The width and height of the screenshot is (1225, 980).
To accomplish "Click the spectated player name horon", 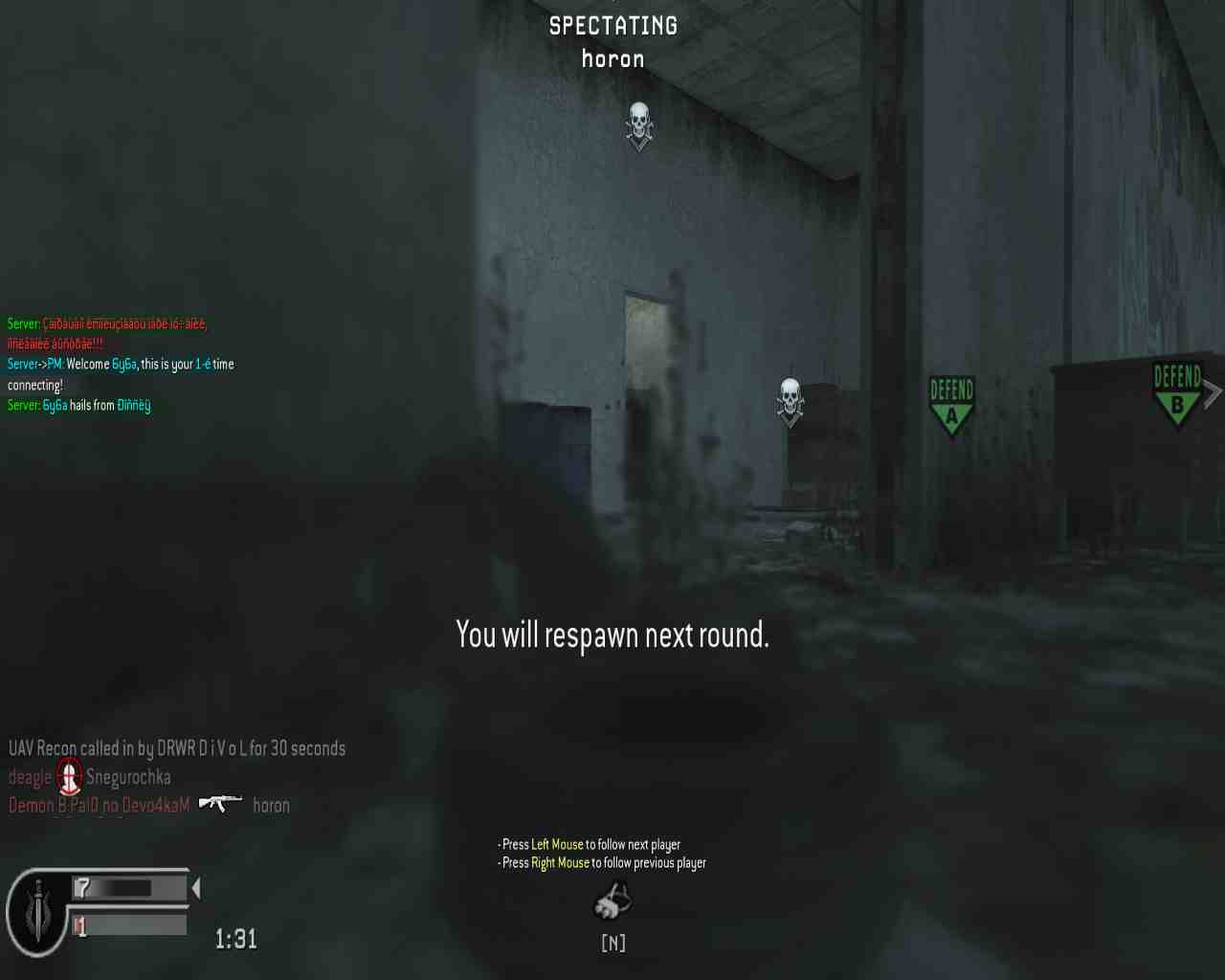I will pyautogui.click(x=612, y=59).
